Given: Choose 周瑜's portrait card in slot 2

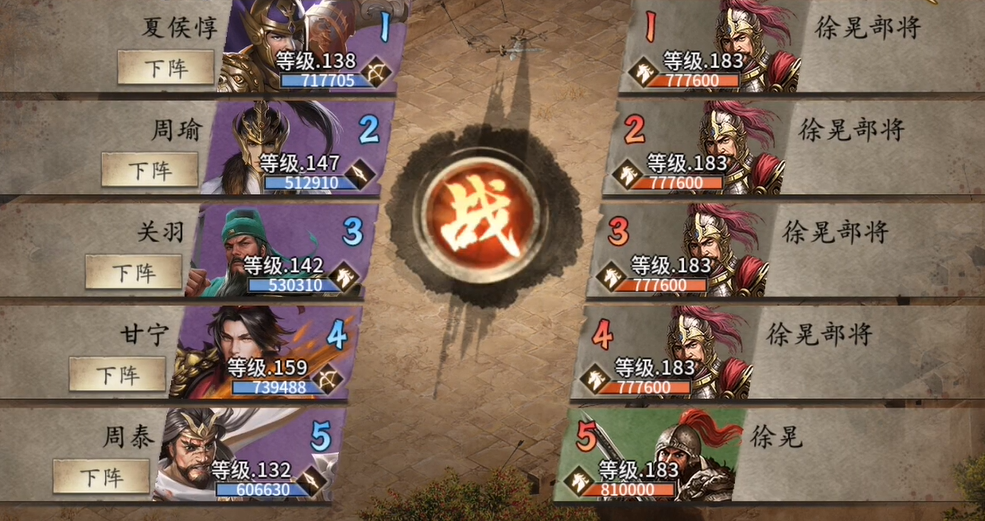Looking at the screenshot, I should click(x=295, y=150).
